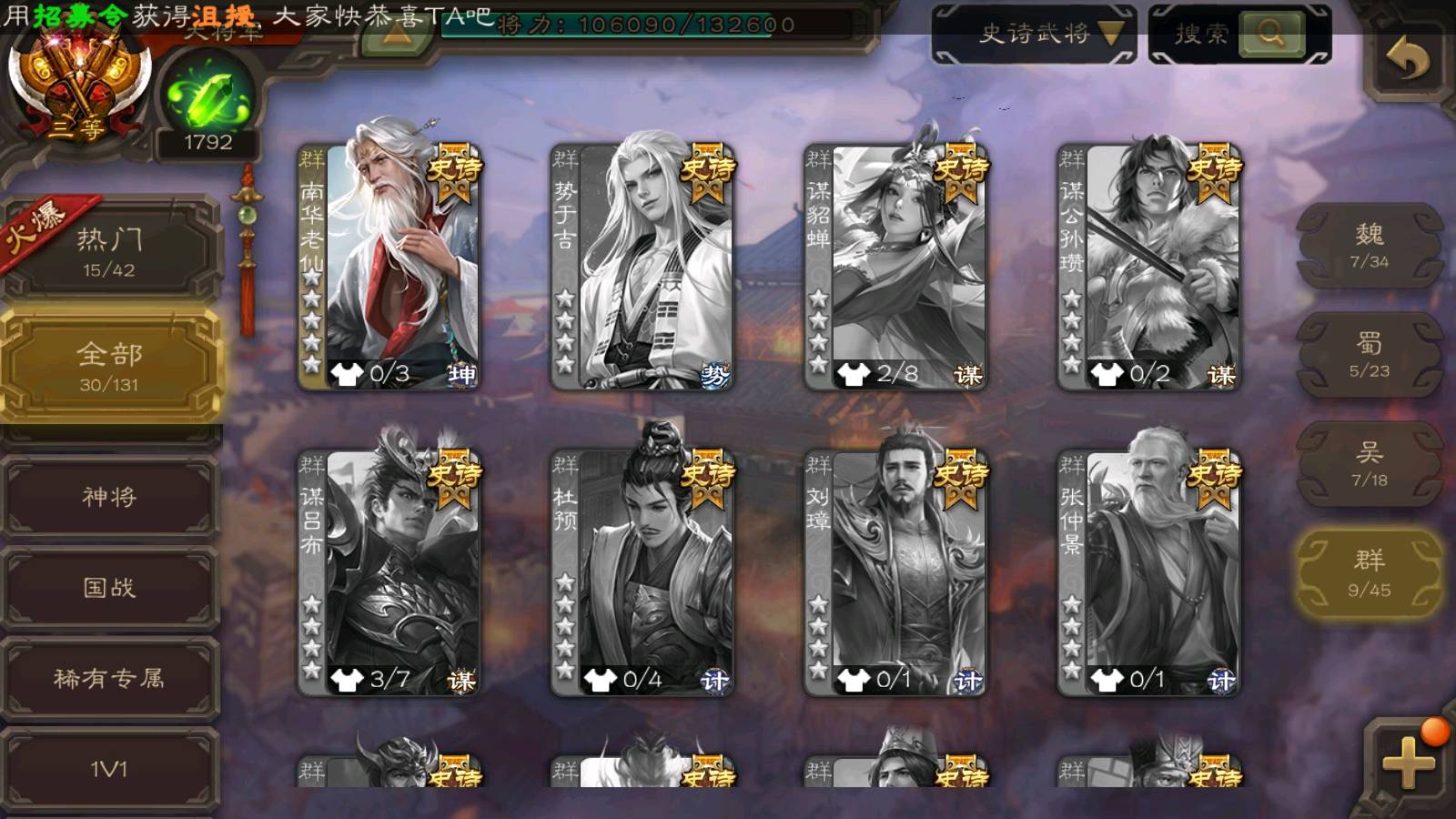
Task: Go back with the return arrow
Action: [1407, 60]
